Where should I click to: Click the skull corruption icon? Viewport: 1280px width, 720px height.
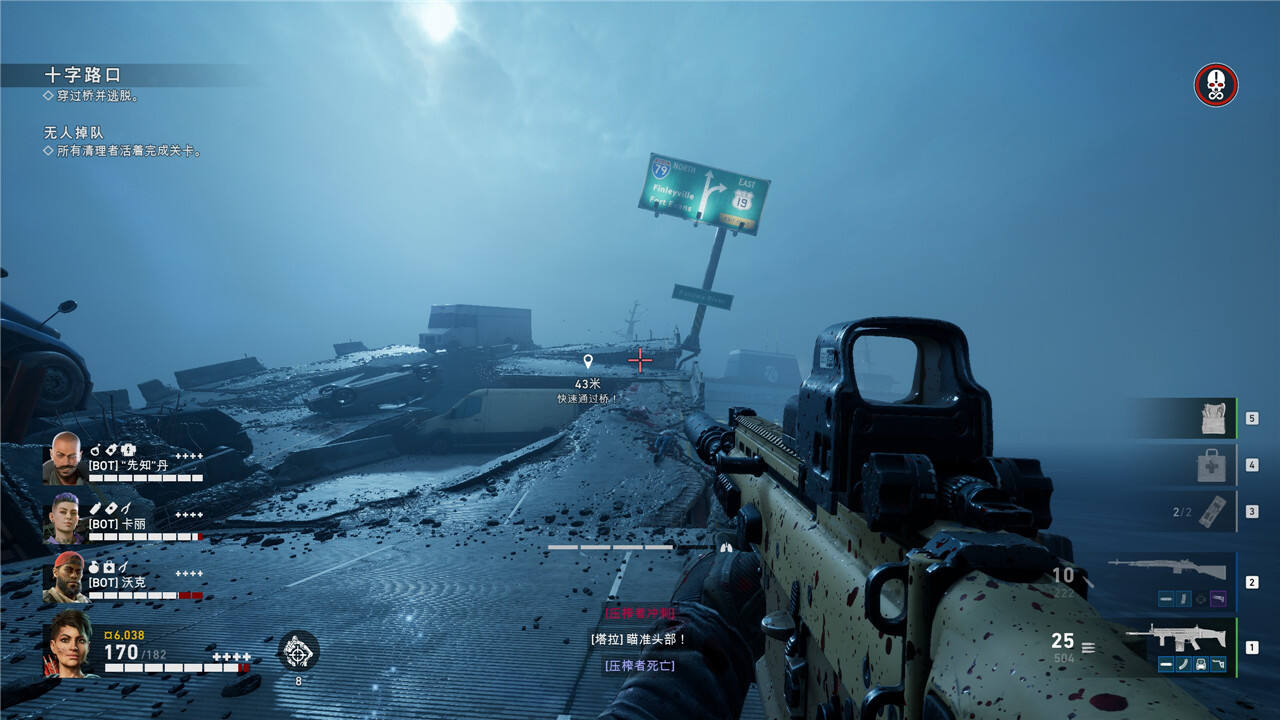pos(1216,85)
